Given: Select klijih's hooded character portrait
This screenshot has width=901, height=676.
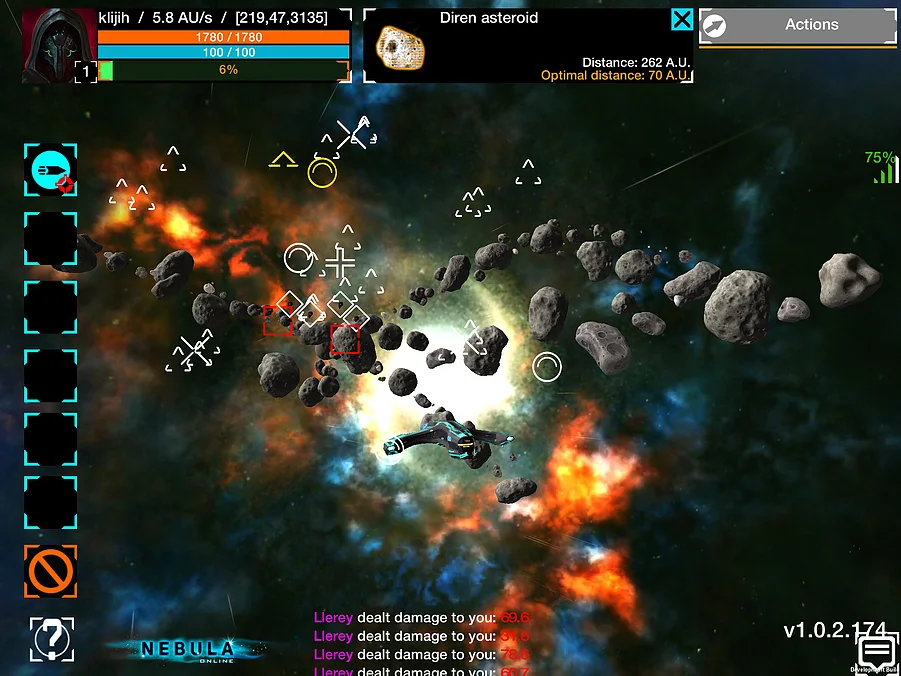Looking at the screenshot, I should click(58, 44).
